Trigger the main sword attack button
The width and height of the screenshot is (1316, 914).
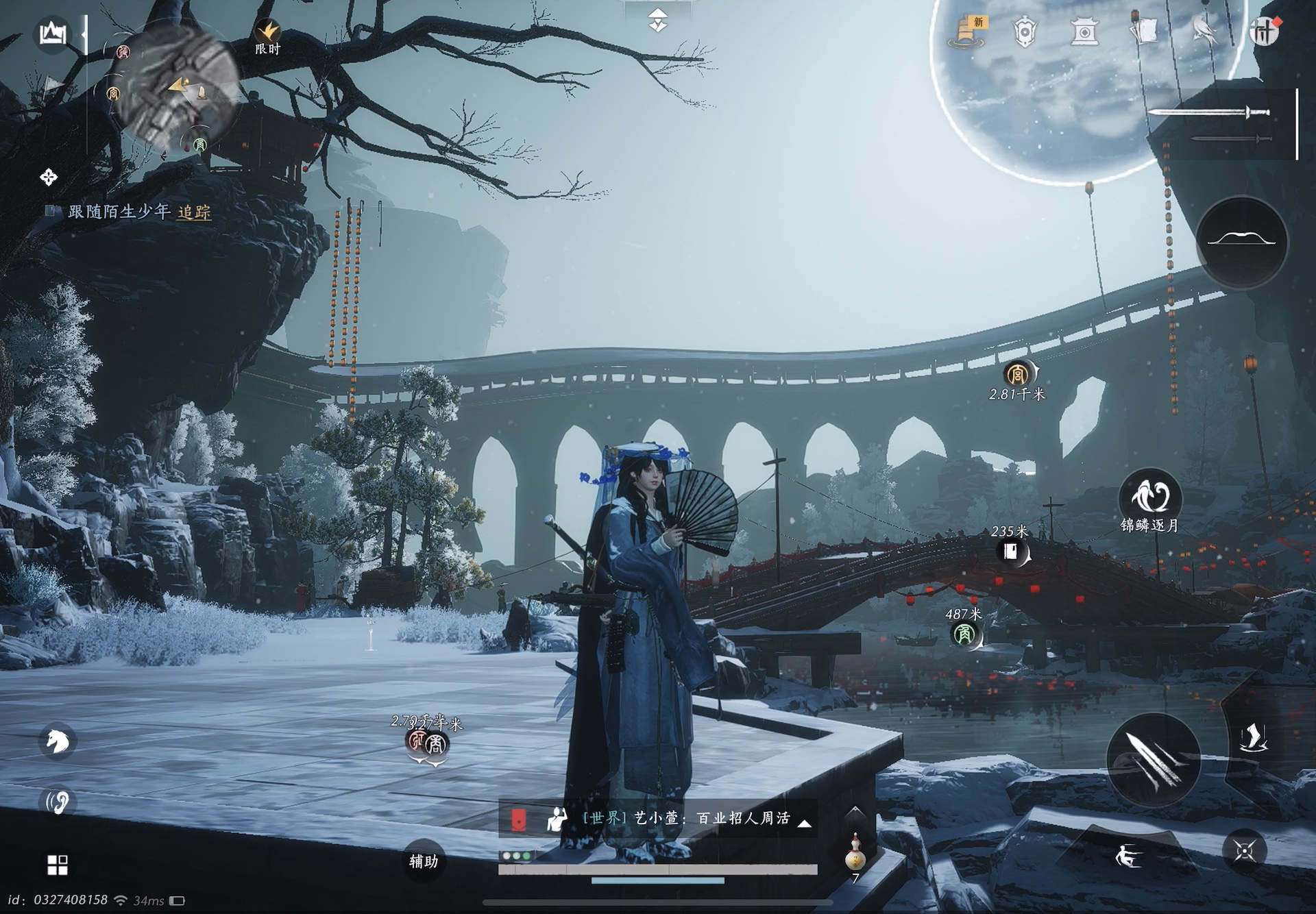1153,760
